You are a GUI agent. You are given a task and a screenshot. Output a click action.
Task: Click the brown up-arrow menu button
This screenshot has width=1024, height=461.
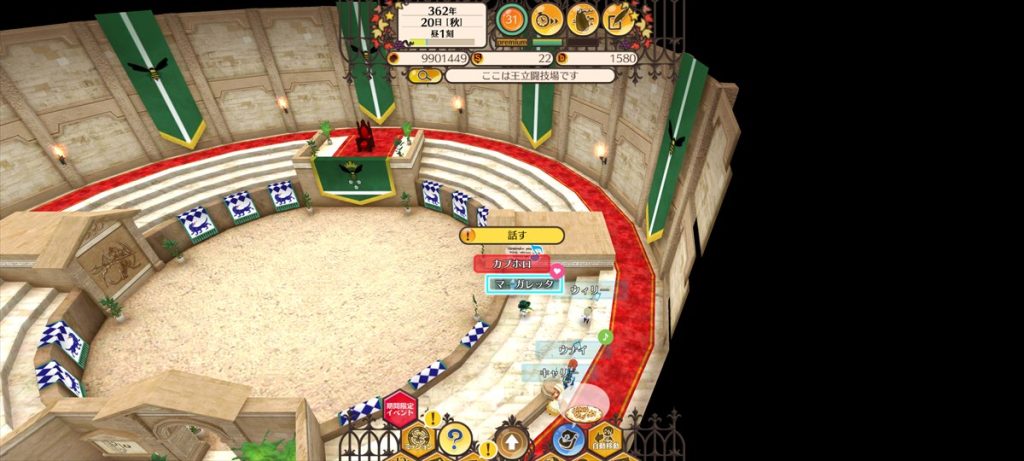(511, 441)
